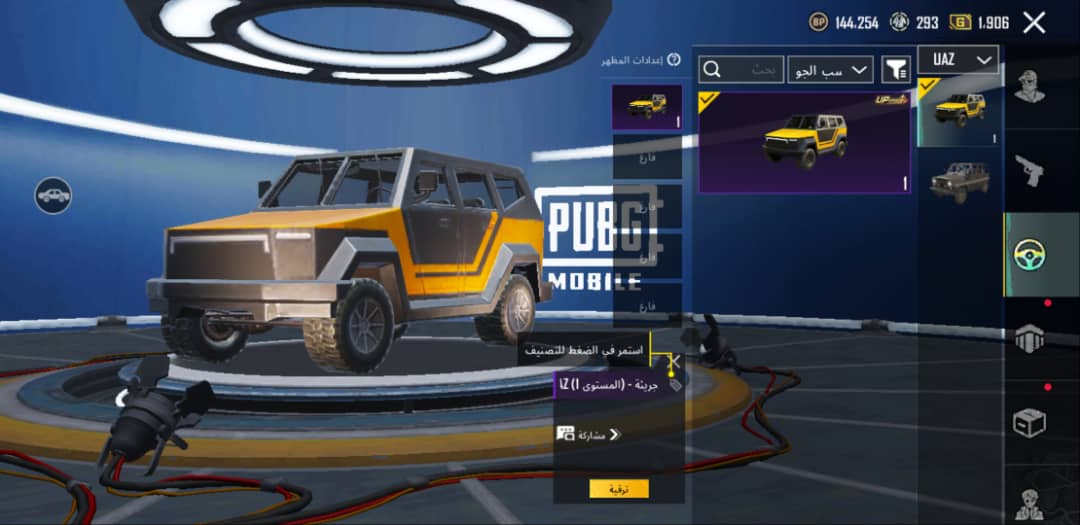The image size is (1080, 525).
Task: Open appearance settings help icon
Action: (x=674, y=61)
